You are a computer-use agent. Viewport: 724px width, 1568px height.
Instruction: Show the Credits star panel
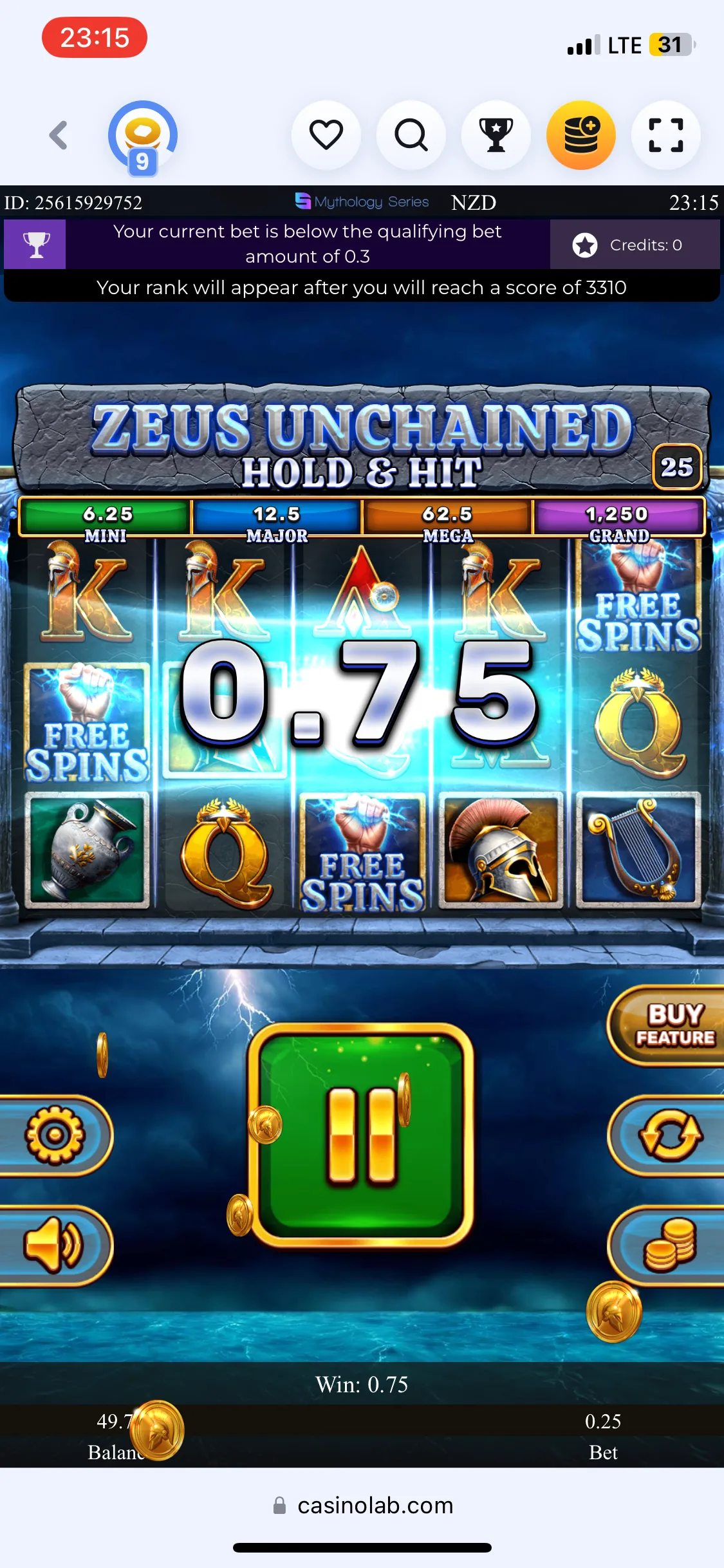634,245
